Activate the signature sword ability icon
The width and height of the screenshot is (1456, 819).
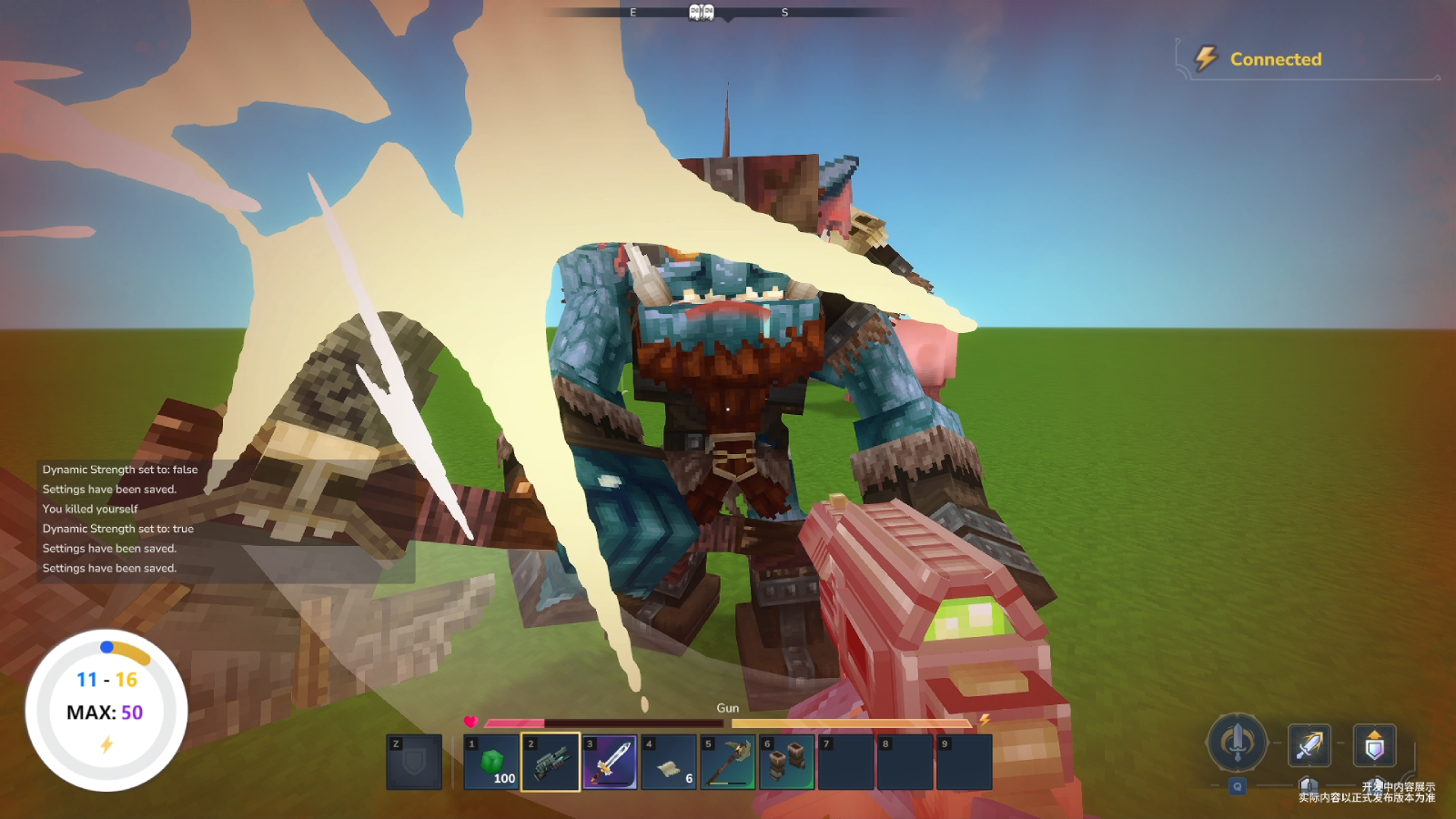pyautogui.click(x=1237, y=742)
